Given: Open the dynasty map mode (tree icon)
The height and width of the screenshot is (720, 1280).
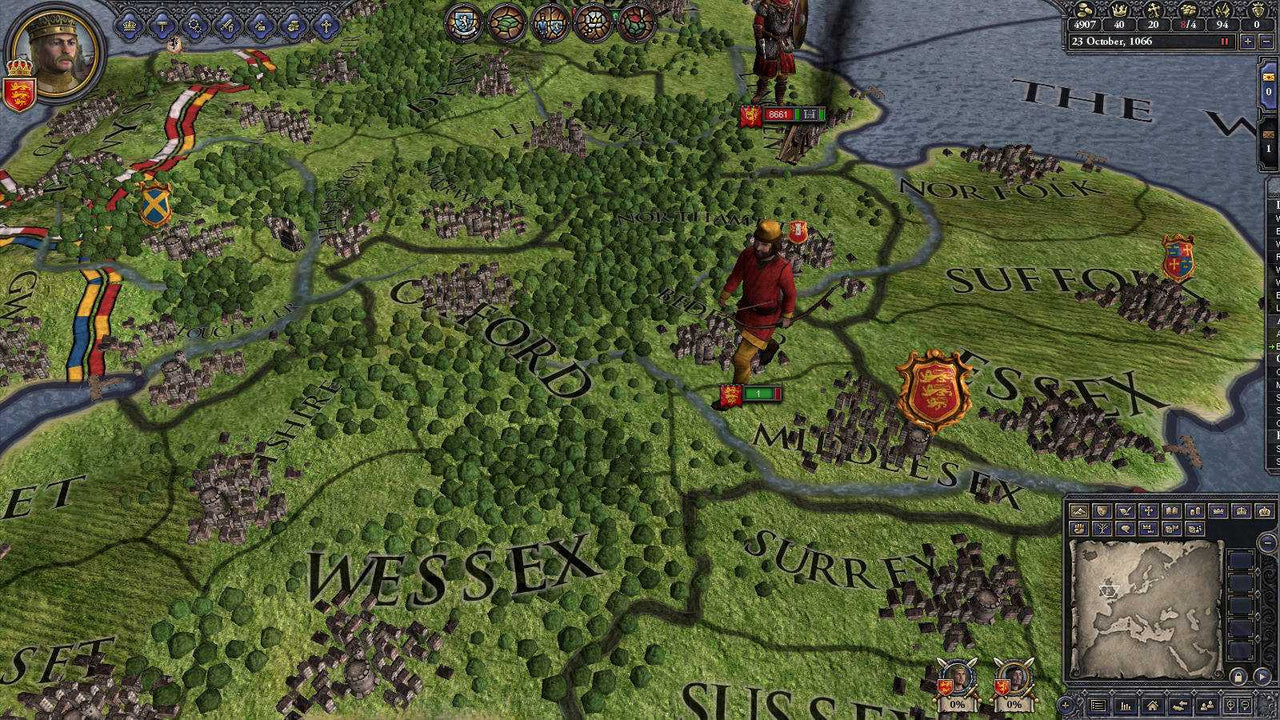Looking at the screenshot, I should coord(1102,527).
